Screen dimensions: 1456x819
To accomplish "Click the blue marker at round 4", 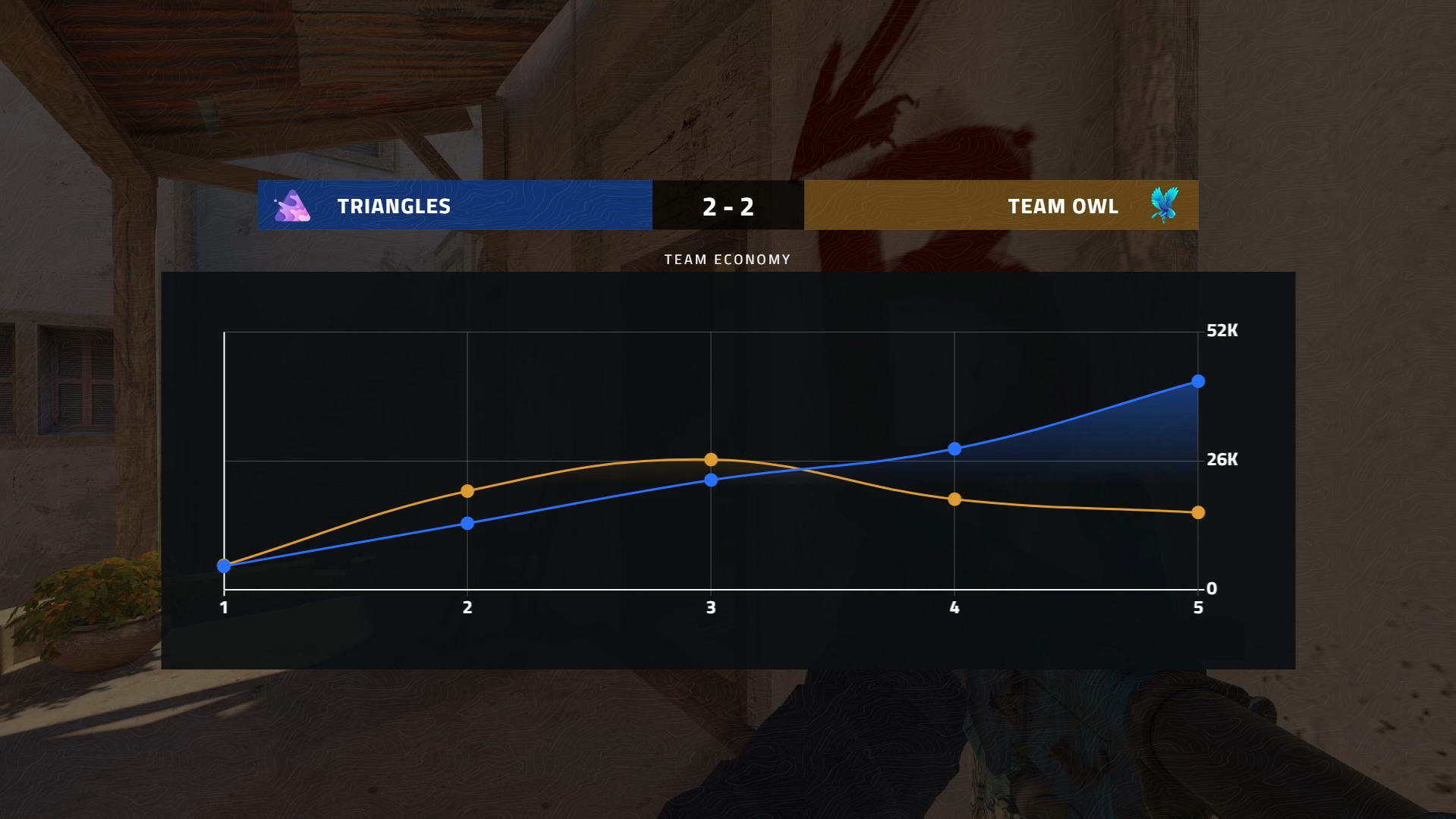I will tap(954, 448).
